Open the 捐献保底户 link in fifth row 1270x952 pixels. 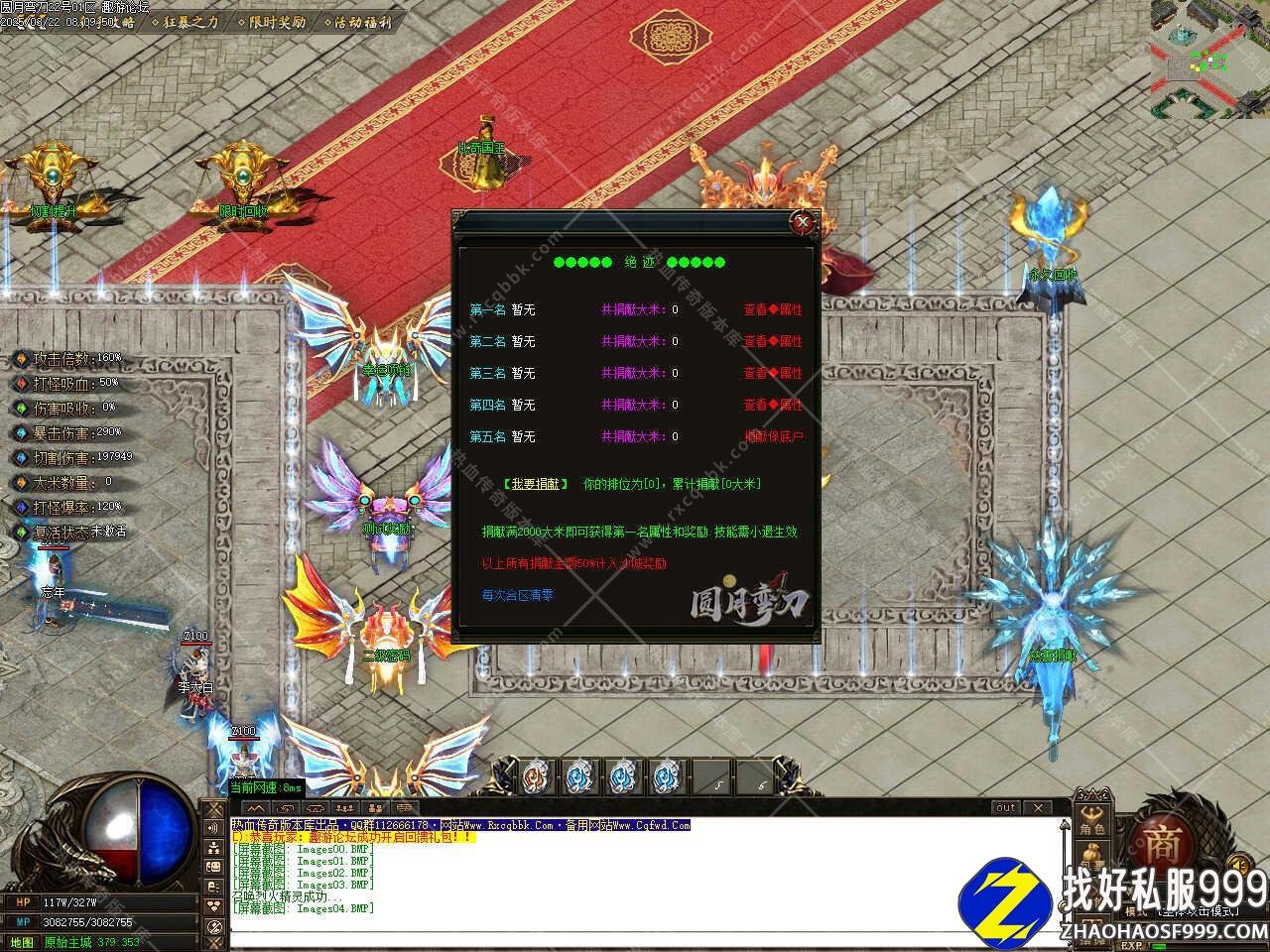coord(773,436)
